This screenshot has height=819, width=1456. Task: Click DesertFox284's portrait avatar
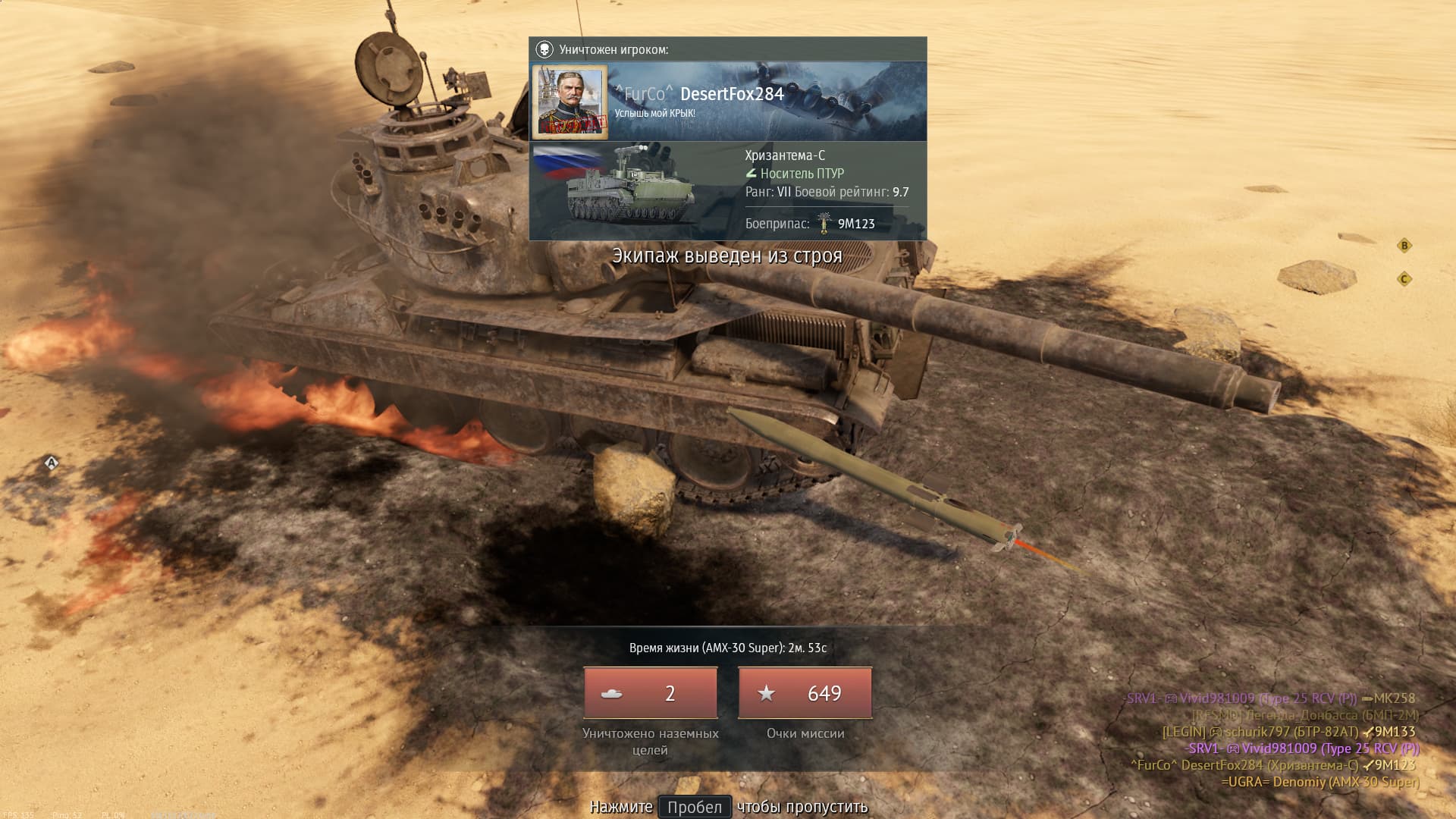click(570, 102)
